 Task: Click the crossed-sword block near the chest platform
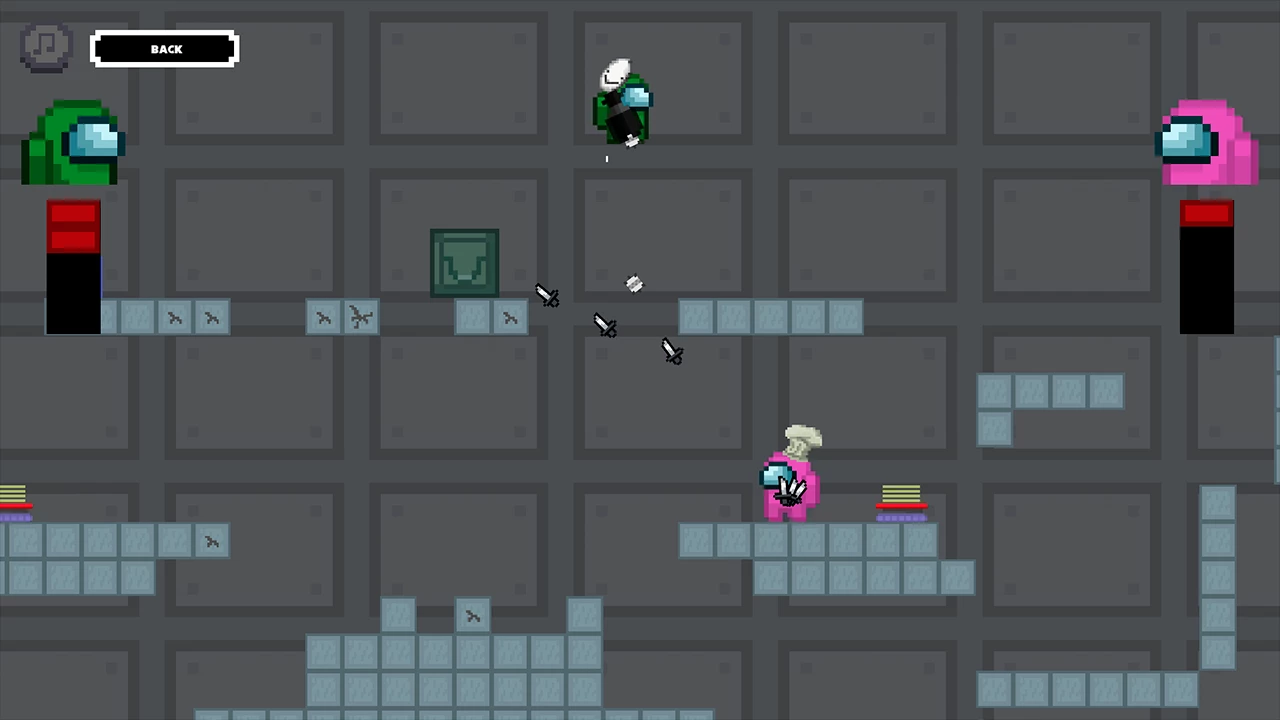(360, 317)
